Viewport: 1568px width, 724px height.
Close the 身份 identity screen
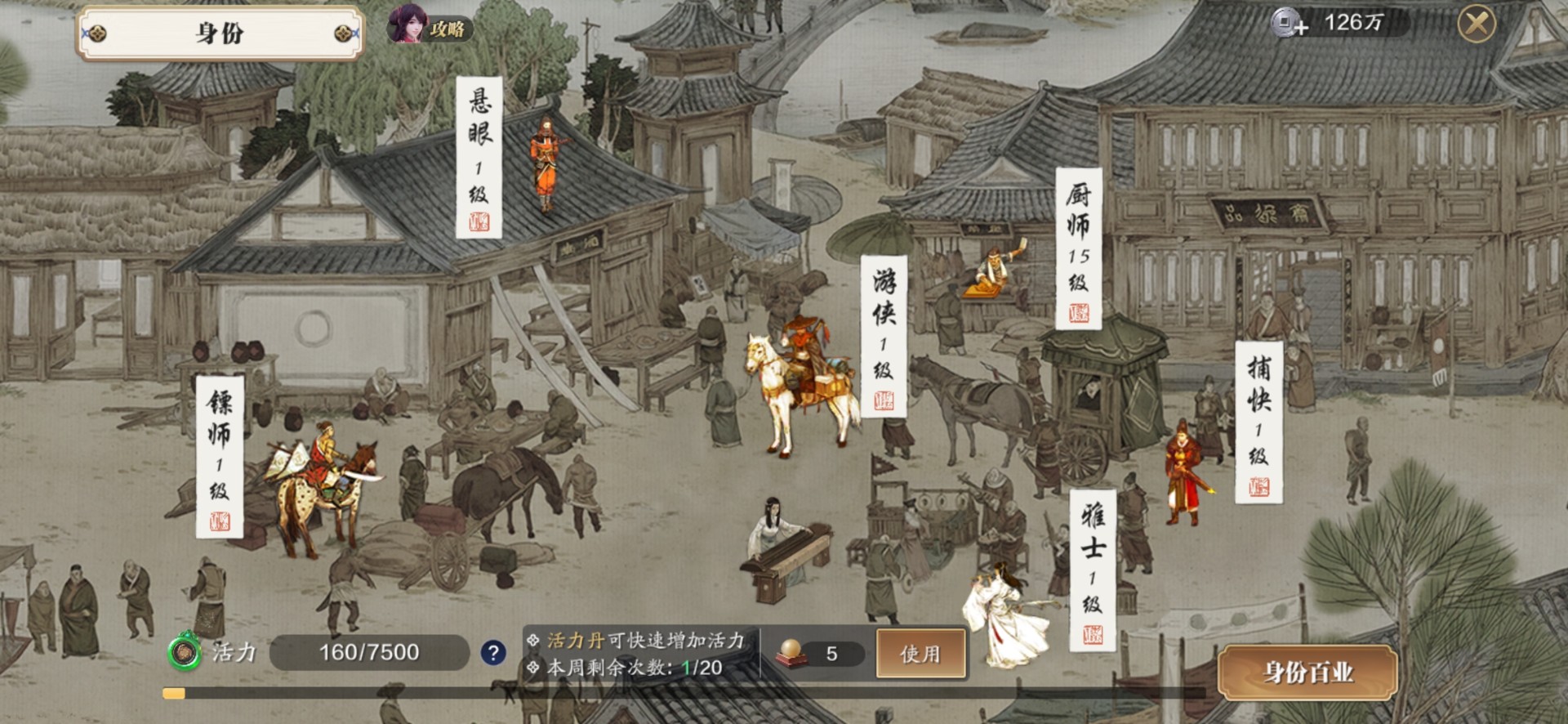[x=1477, y=25]
